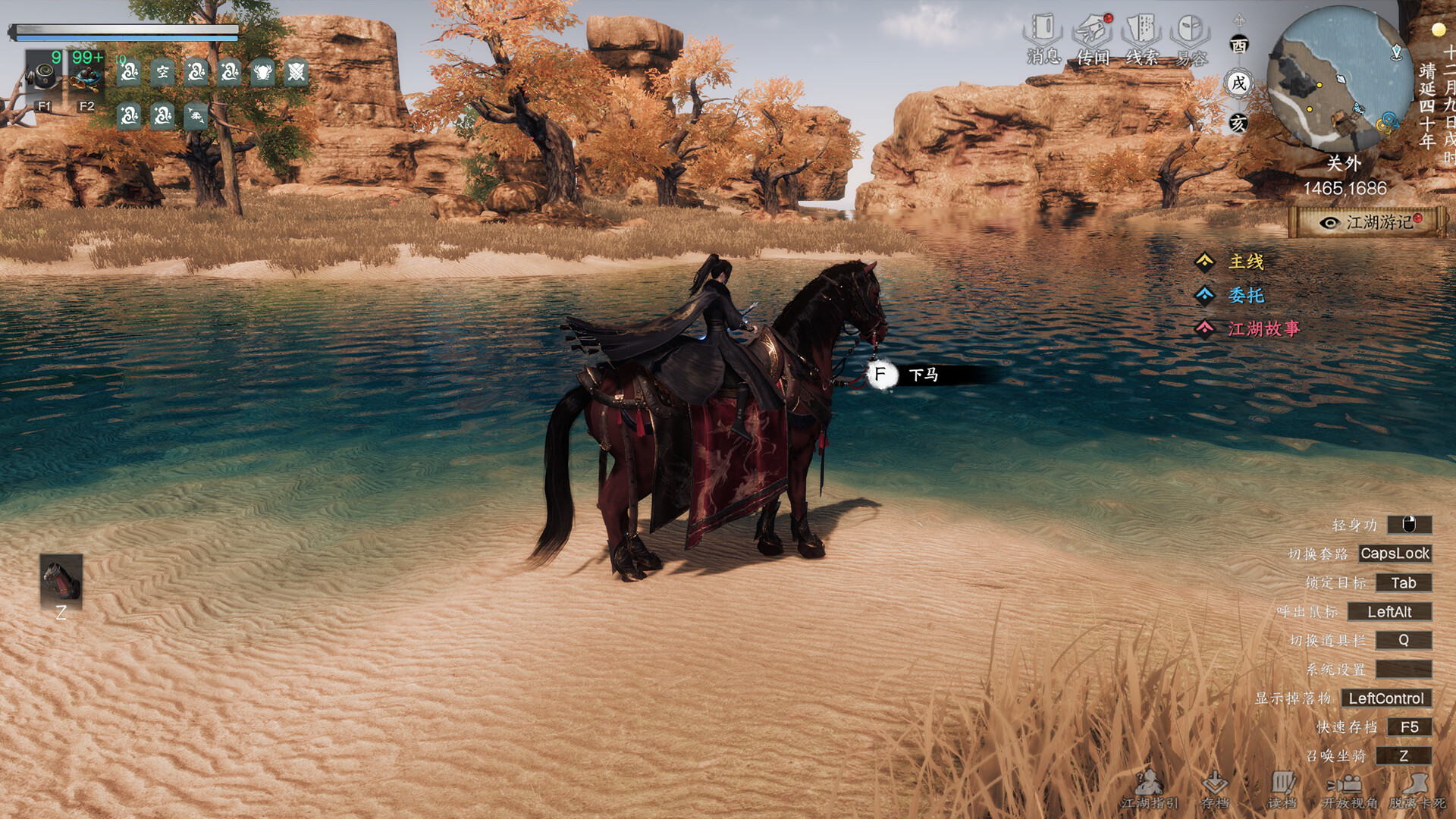This screenshot has height=819, width=1456.
Task: Click the 脱离卡死 unstuck button
Action: [1416, 789]
